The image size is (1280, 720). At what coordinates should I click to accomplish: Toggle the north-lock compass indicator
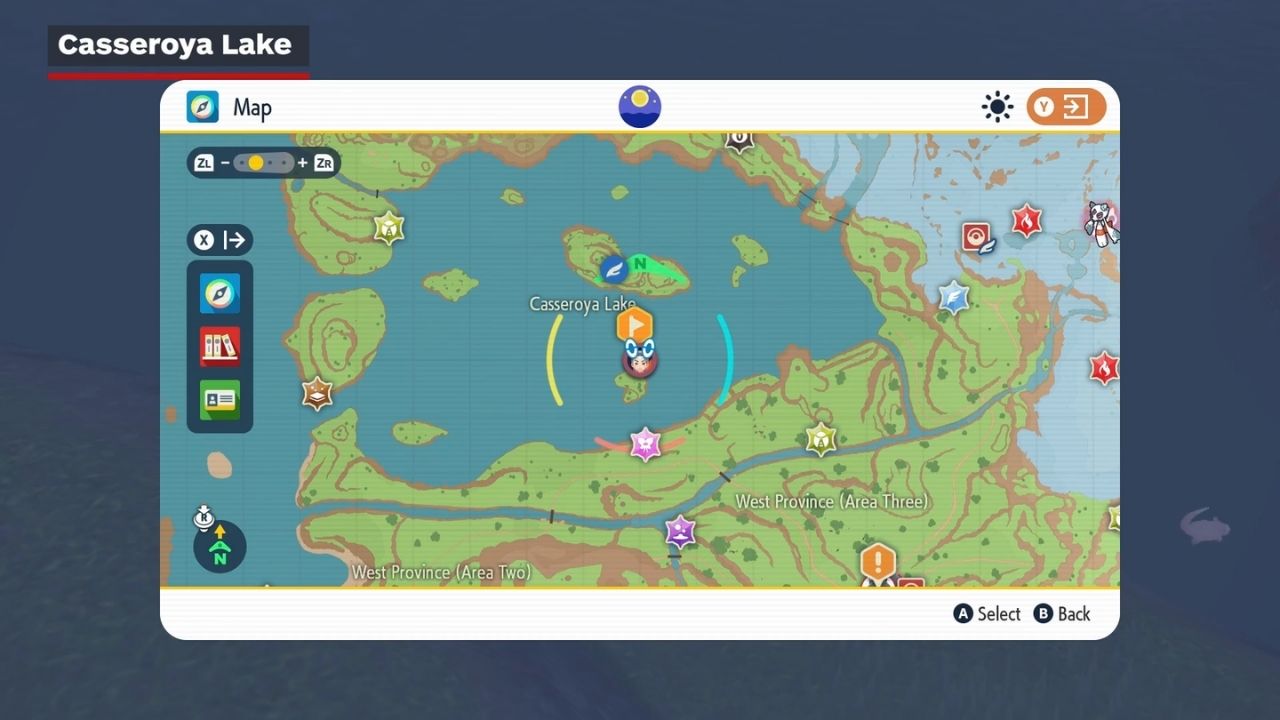pos(219,546)
